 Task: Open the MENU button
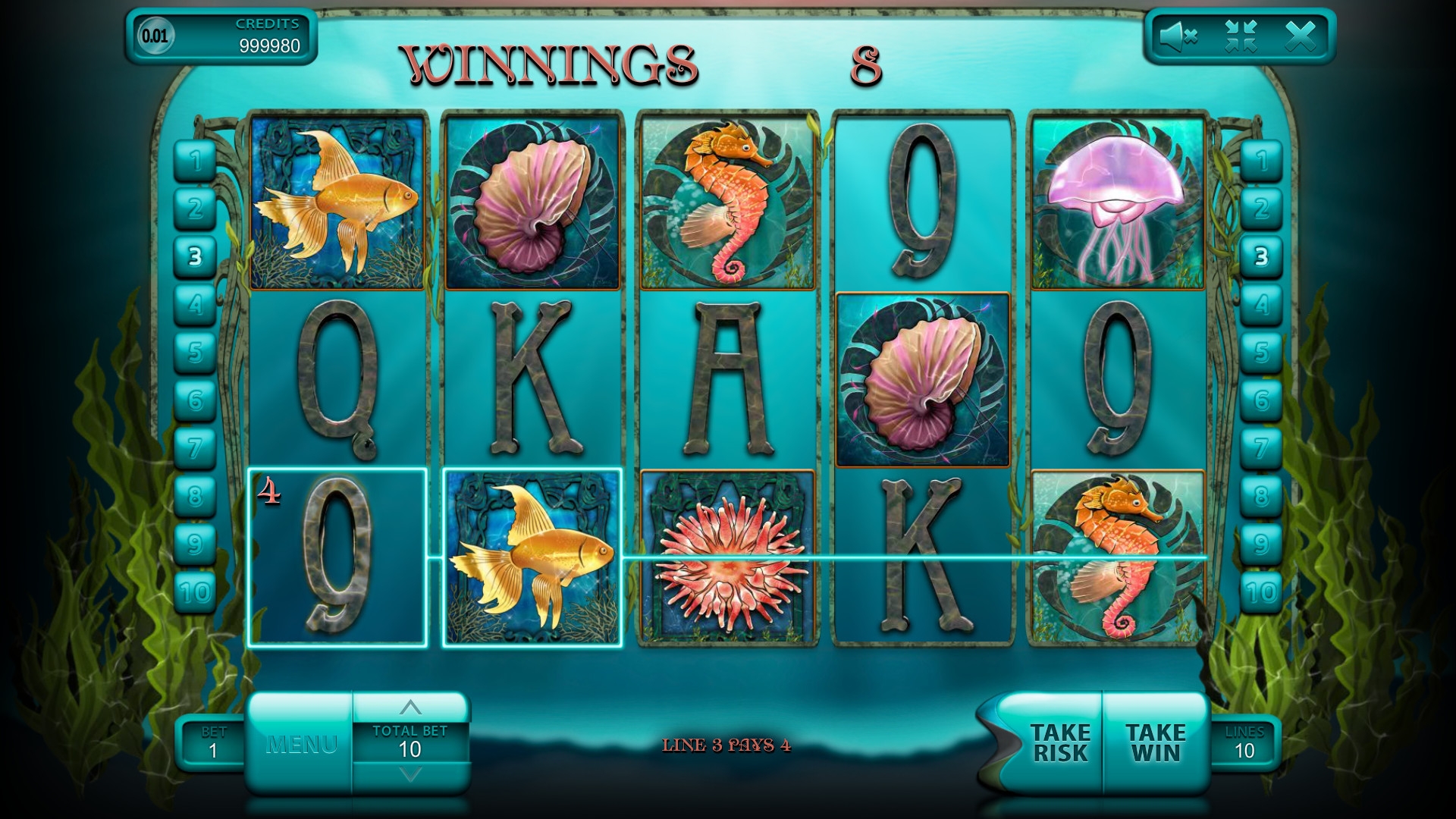(301, 744)
